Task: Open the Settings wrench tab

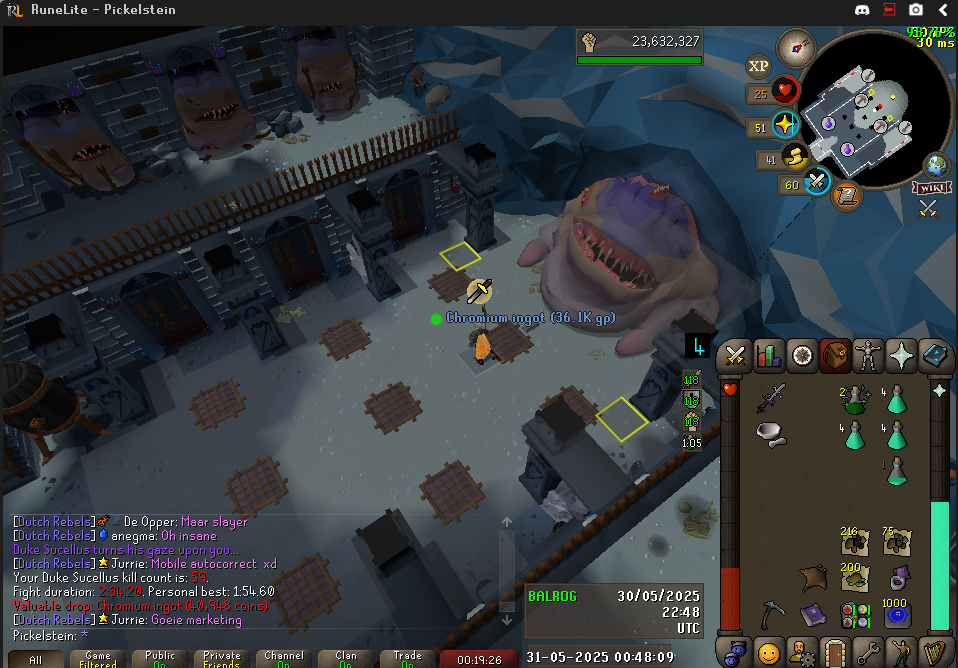Action: [x=867, y=652]
